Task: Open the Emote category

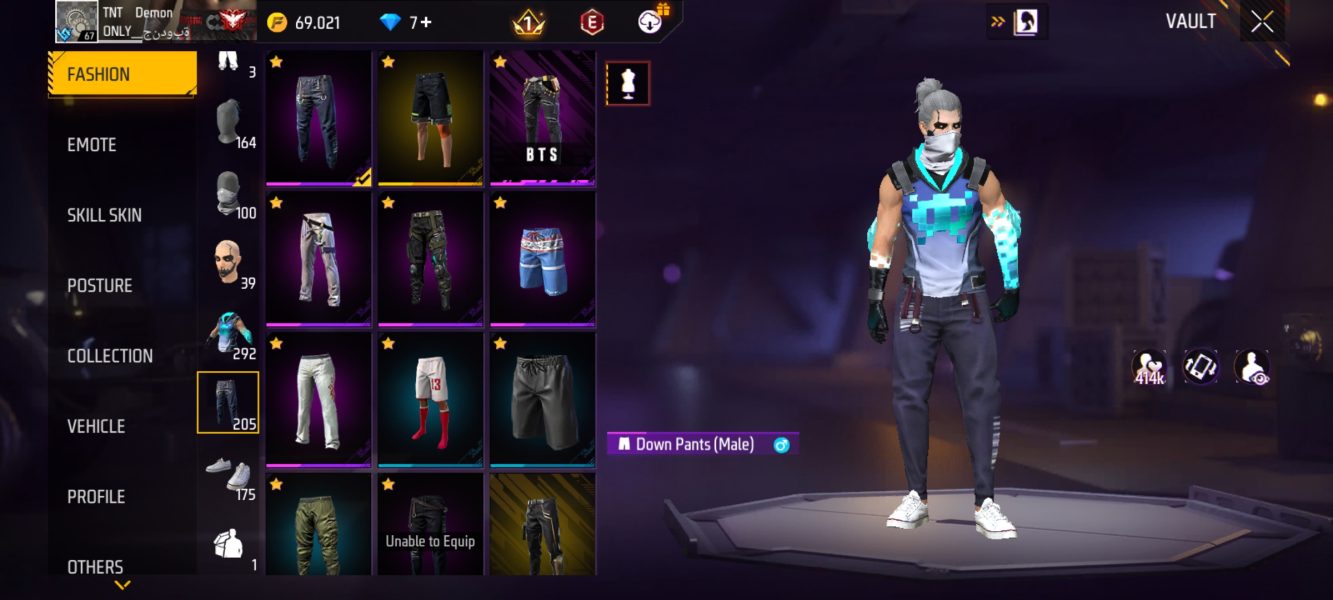Action: [x=92, y=145]
